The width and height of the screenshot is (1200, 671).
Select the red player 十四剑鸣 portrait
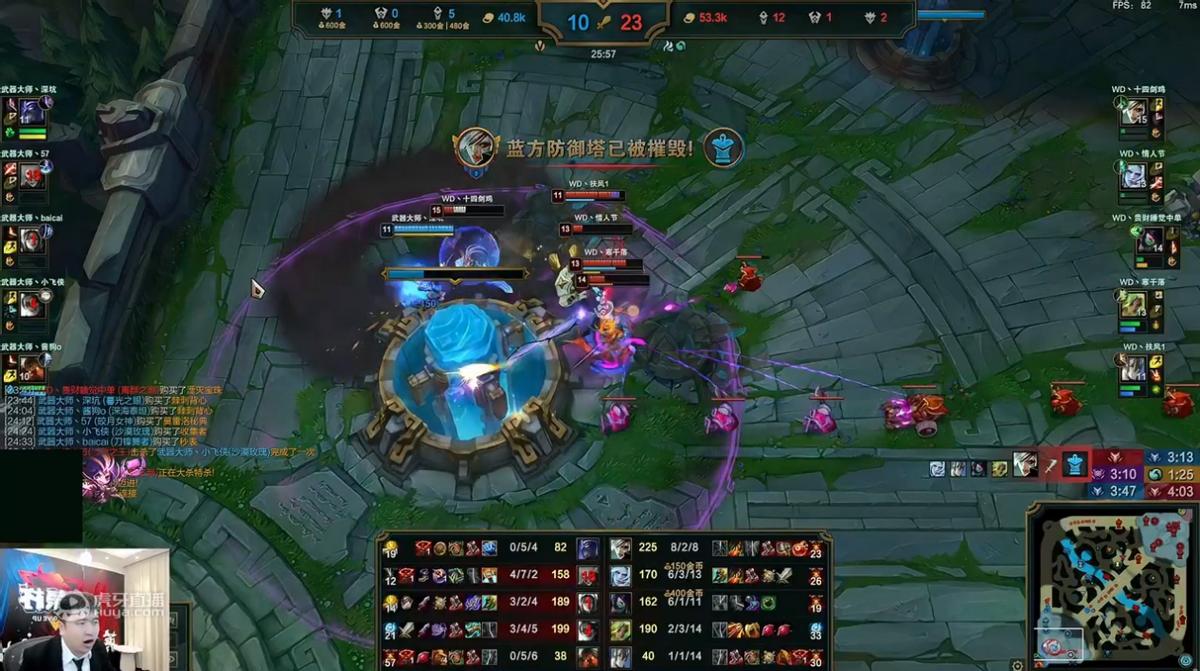pyautogui.click(x=1133, y=112)
